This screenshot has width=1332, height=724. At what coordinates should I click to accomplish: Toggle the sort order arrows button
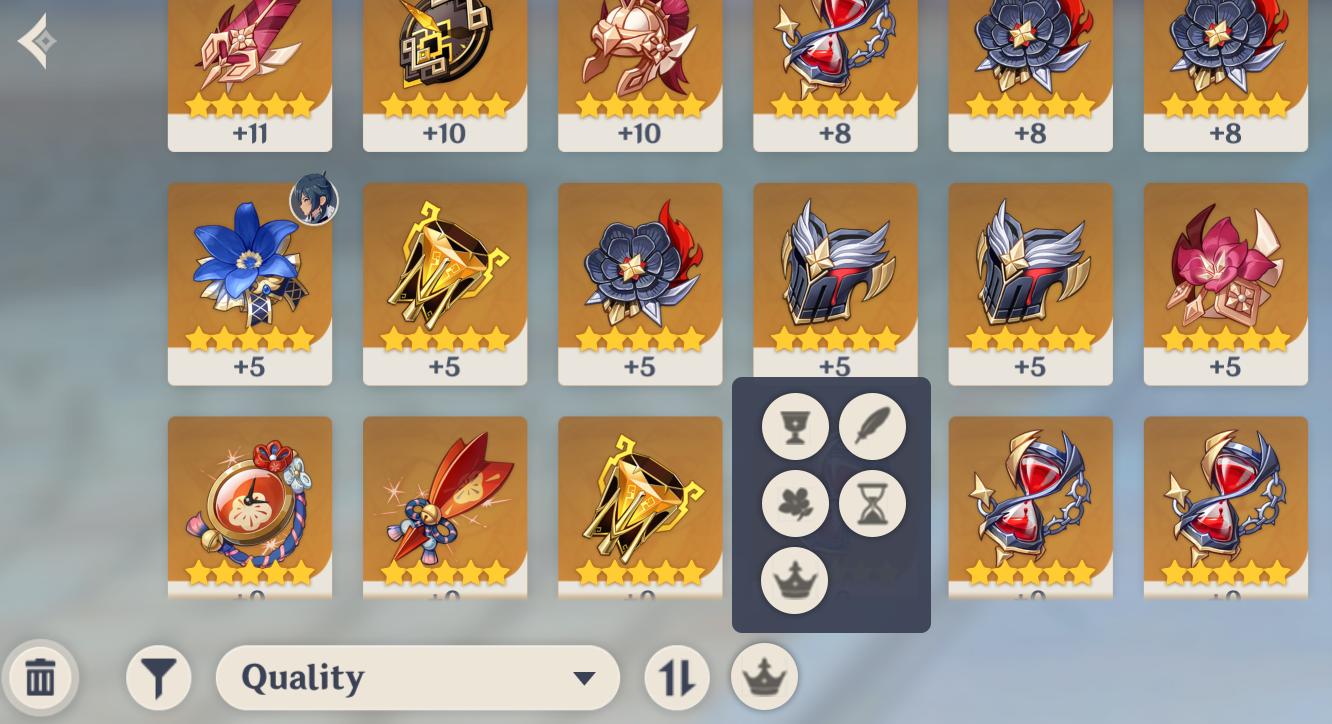pos(677,677)
